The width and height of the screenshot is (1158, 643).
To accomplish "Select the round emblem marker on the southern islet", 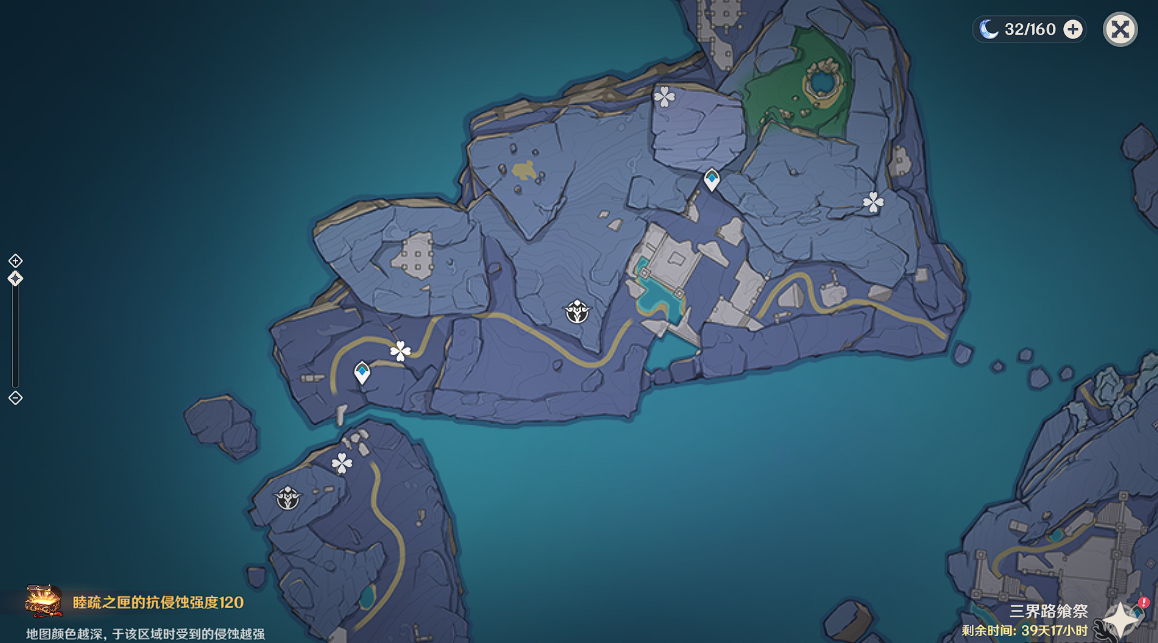I will coord(288,497).
